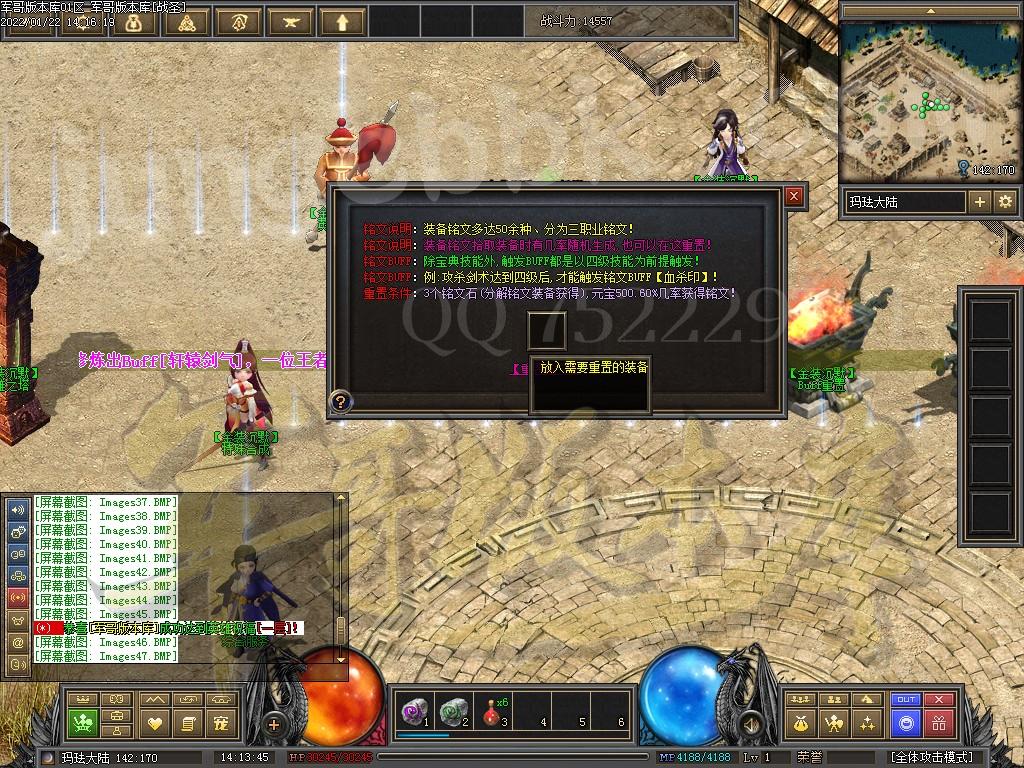Click the upward arrow icon in the top bar
This screenshot has height=768, width=1024.
click(341, 20)
